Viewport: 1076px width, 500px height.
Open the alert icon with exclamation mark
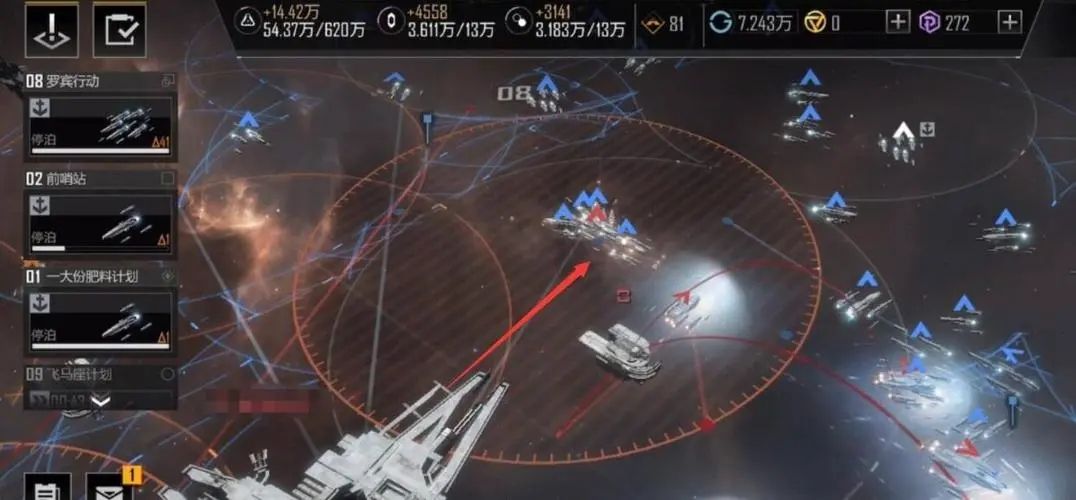[x=49, y=30]
